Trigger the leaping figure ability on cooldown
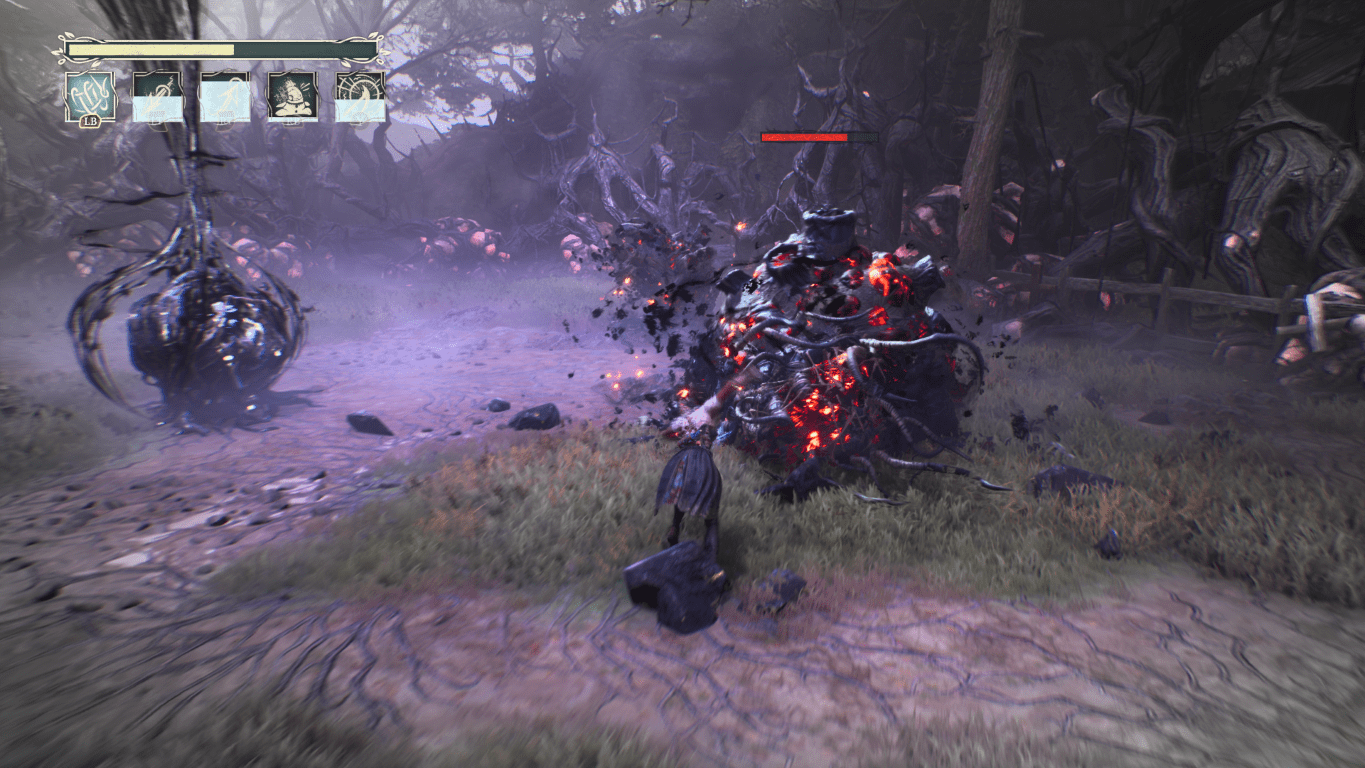This screenshot has width=1365, height=768. 225,97
